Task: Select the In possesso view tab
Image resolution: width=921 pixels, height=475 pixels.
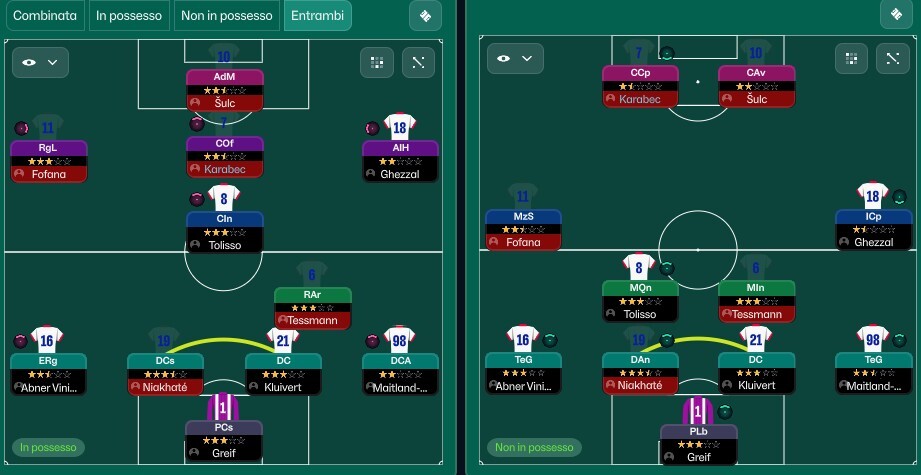Action: 130,16
